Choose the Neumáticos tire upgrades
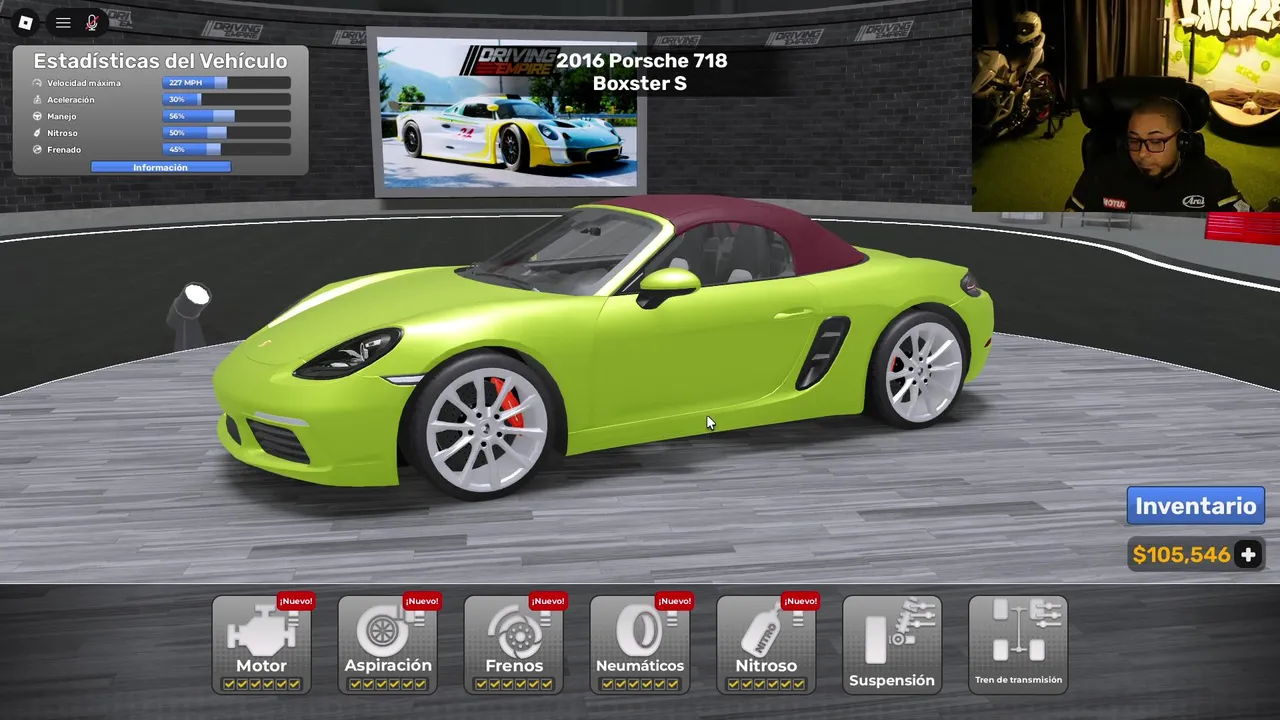1280x720 pixels. point(640,644)
